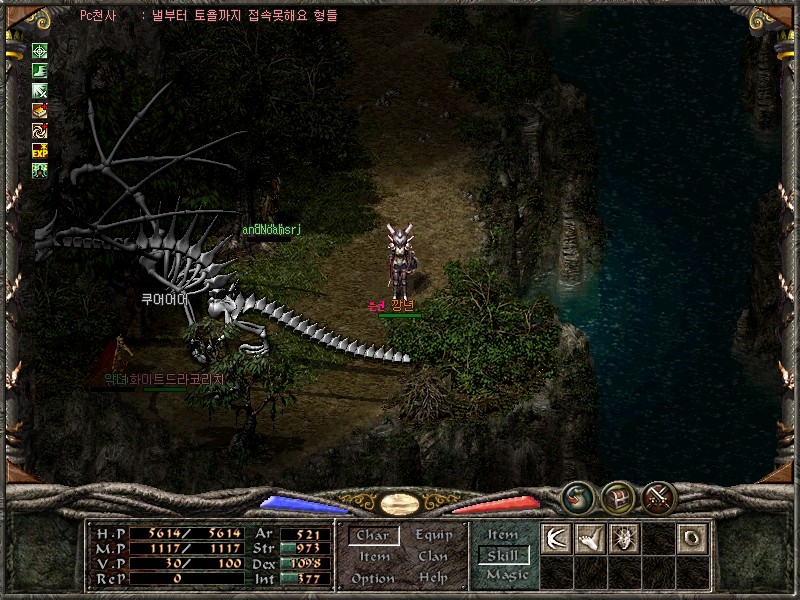Select the ring skill slot
The width and height of the screenshot is (800, 600).
(x=690, y=537)
